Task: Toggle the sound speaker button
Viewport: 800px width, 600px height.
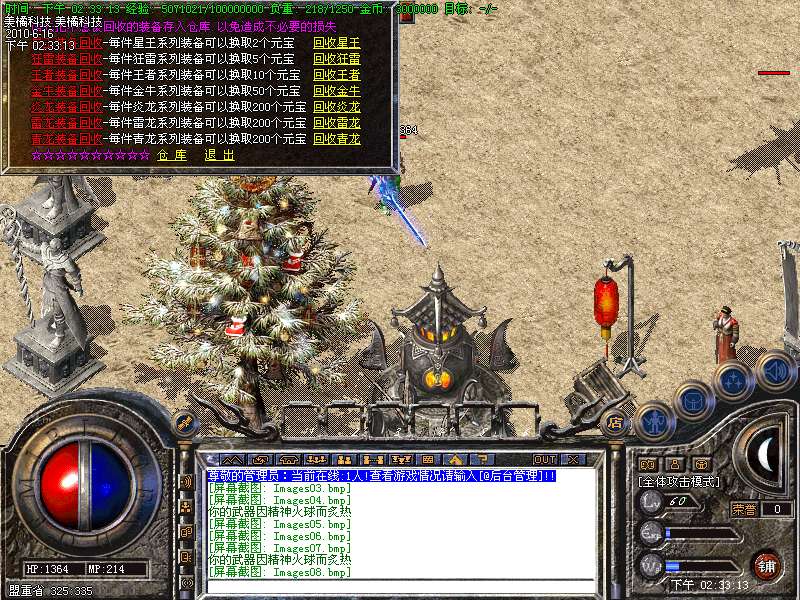Action: coord(774,370)
